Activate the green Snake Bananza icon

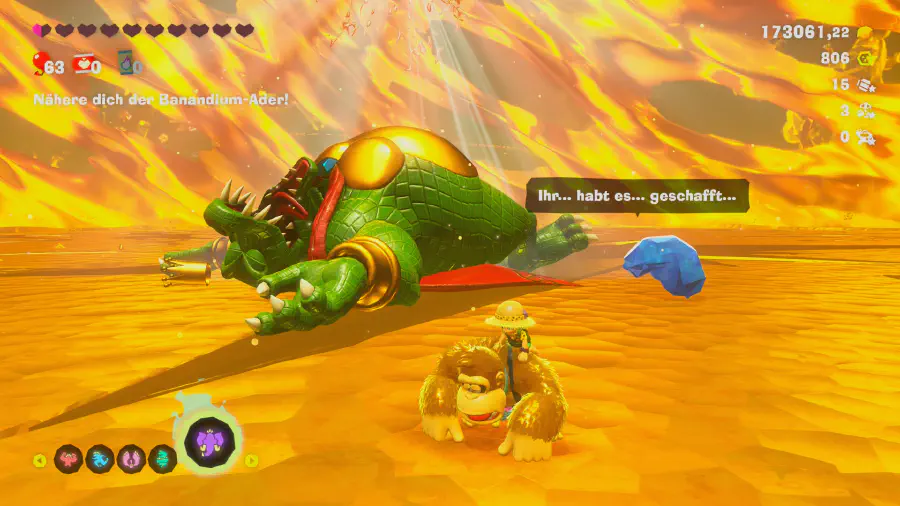[162, 459]
